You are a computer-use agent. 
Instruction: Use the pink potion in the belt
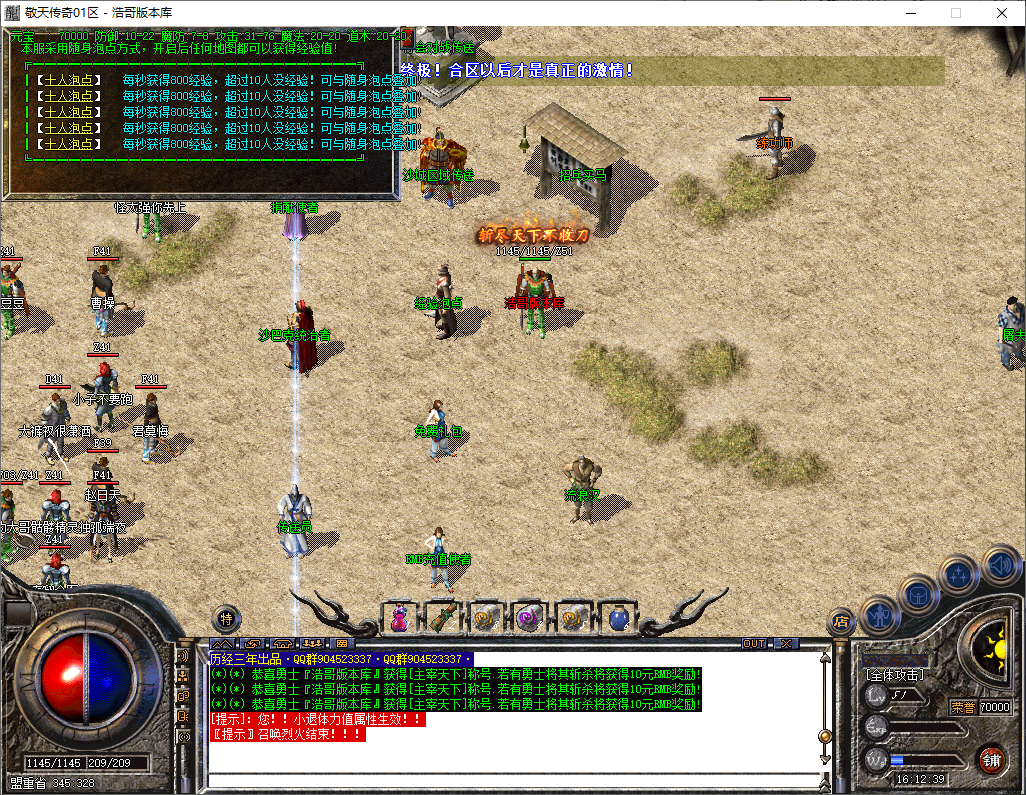pos(399,619)
